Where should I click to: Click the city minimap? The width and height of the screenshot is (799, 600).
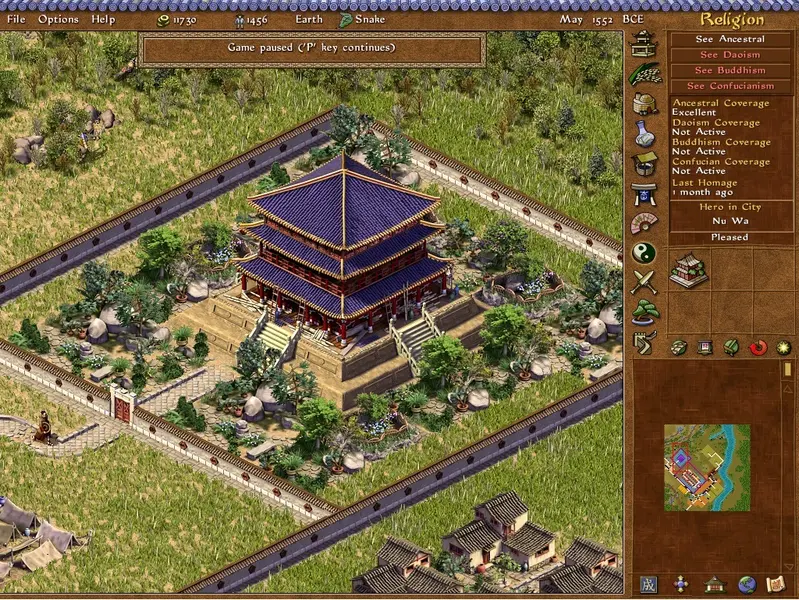click(706, 468)
